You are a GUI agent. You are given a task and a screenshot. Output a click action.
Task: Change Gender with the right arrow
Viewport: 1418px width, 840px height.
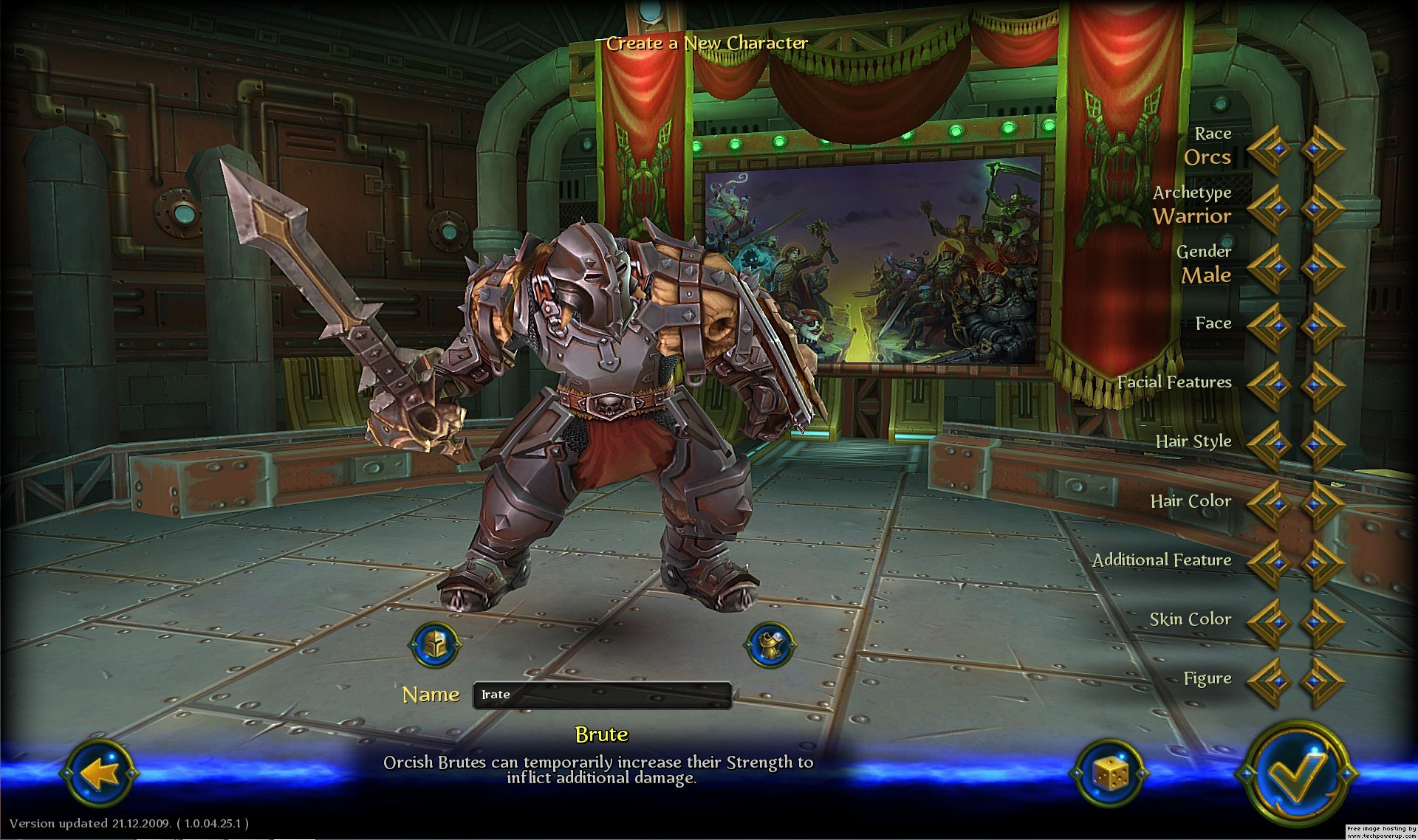(x=1322, y=268)
